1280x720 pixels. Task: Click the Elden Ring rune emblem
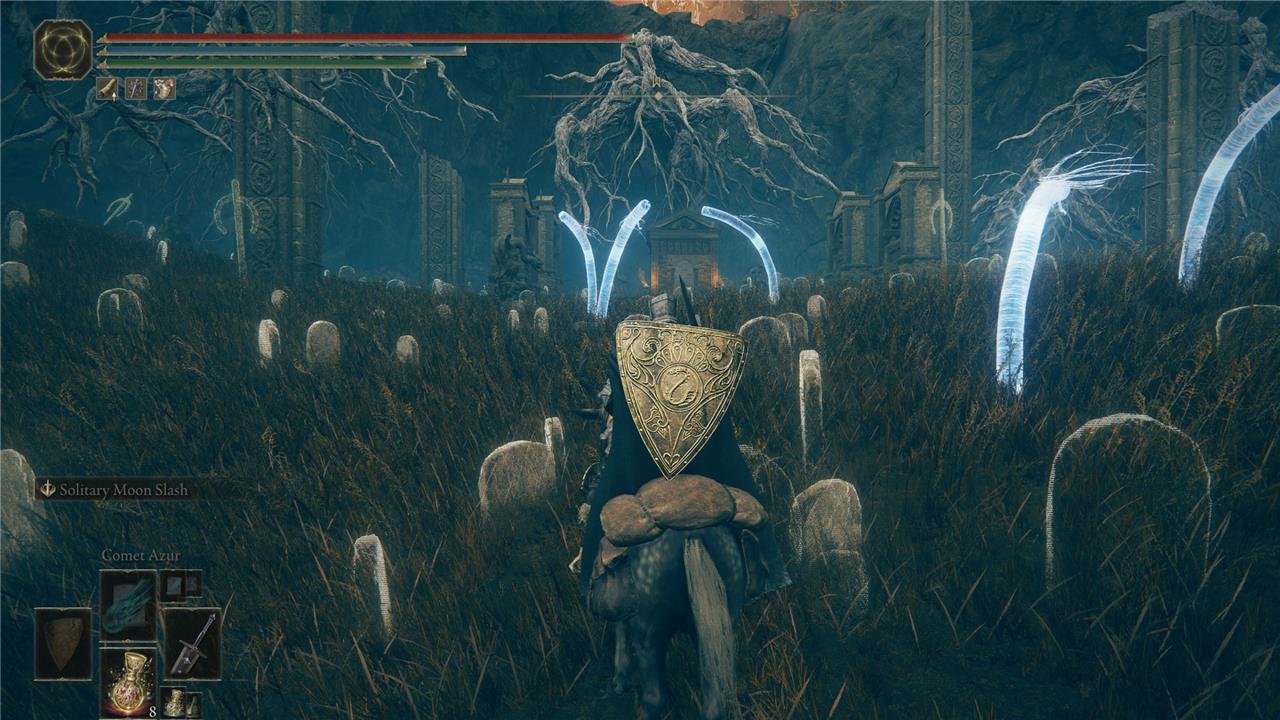[x=62, y=49]
